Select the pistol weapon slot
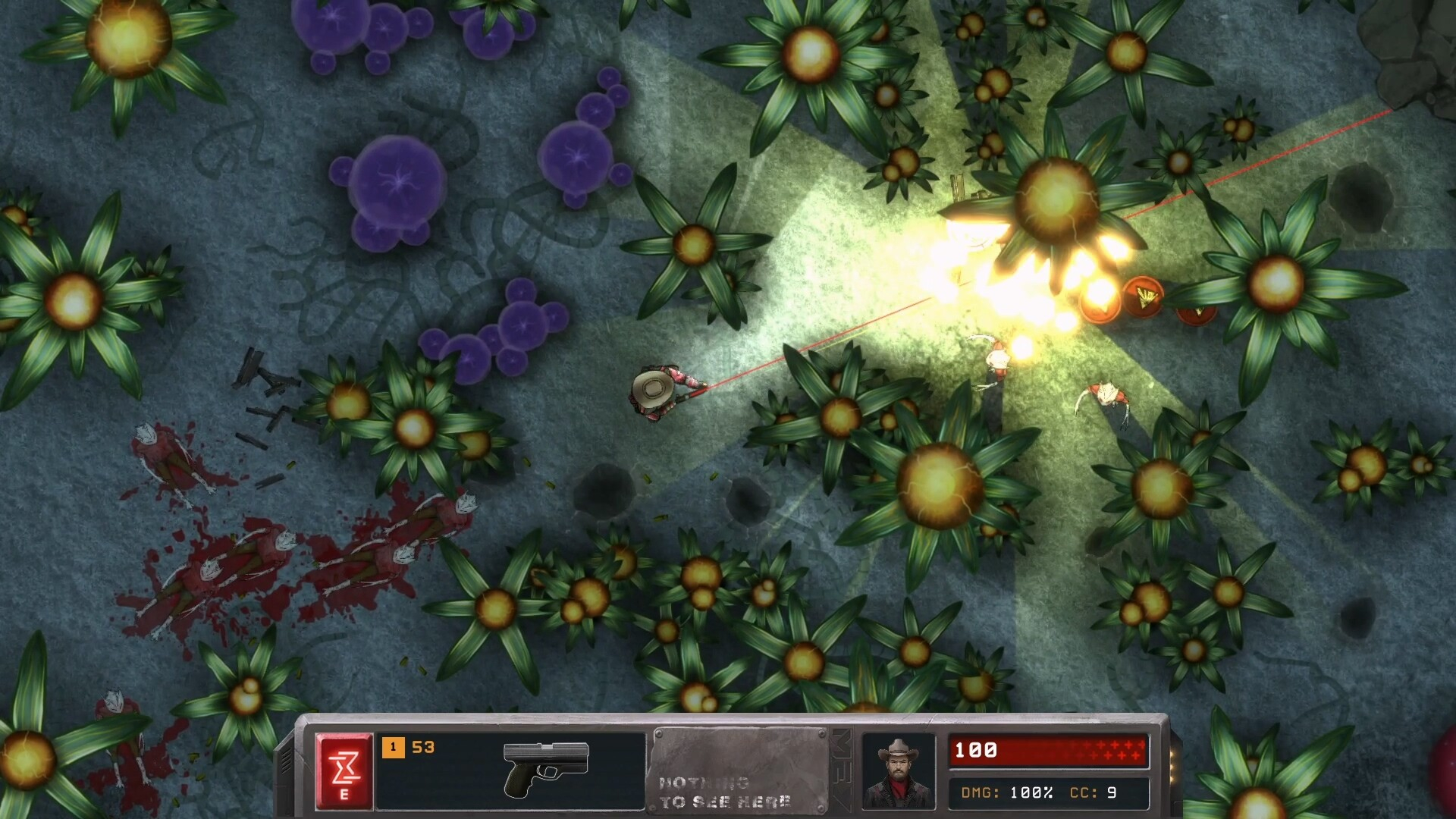The image size is (1456, 819). (545, 769)
